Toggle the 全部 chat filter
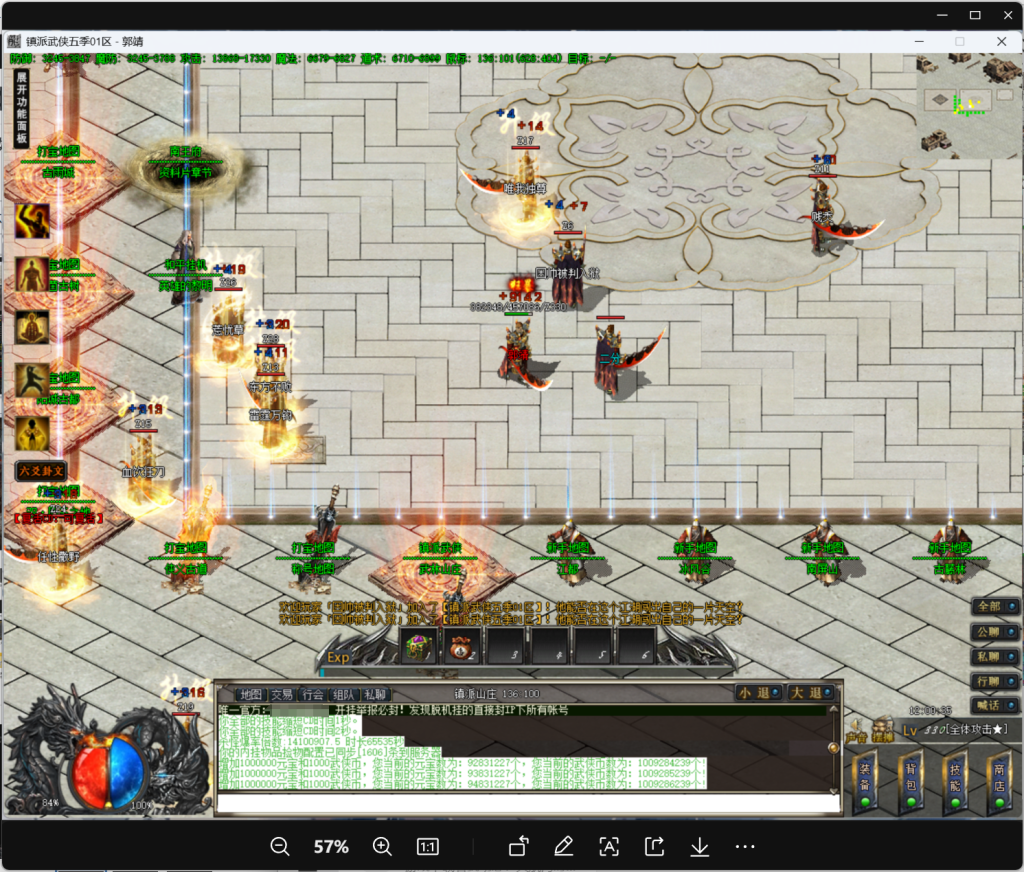 (x=995, y=606)
